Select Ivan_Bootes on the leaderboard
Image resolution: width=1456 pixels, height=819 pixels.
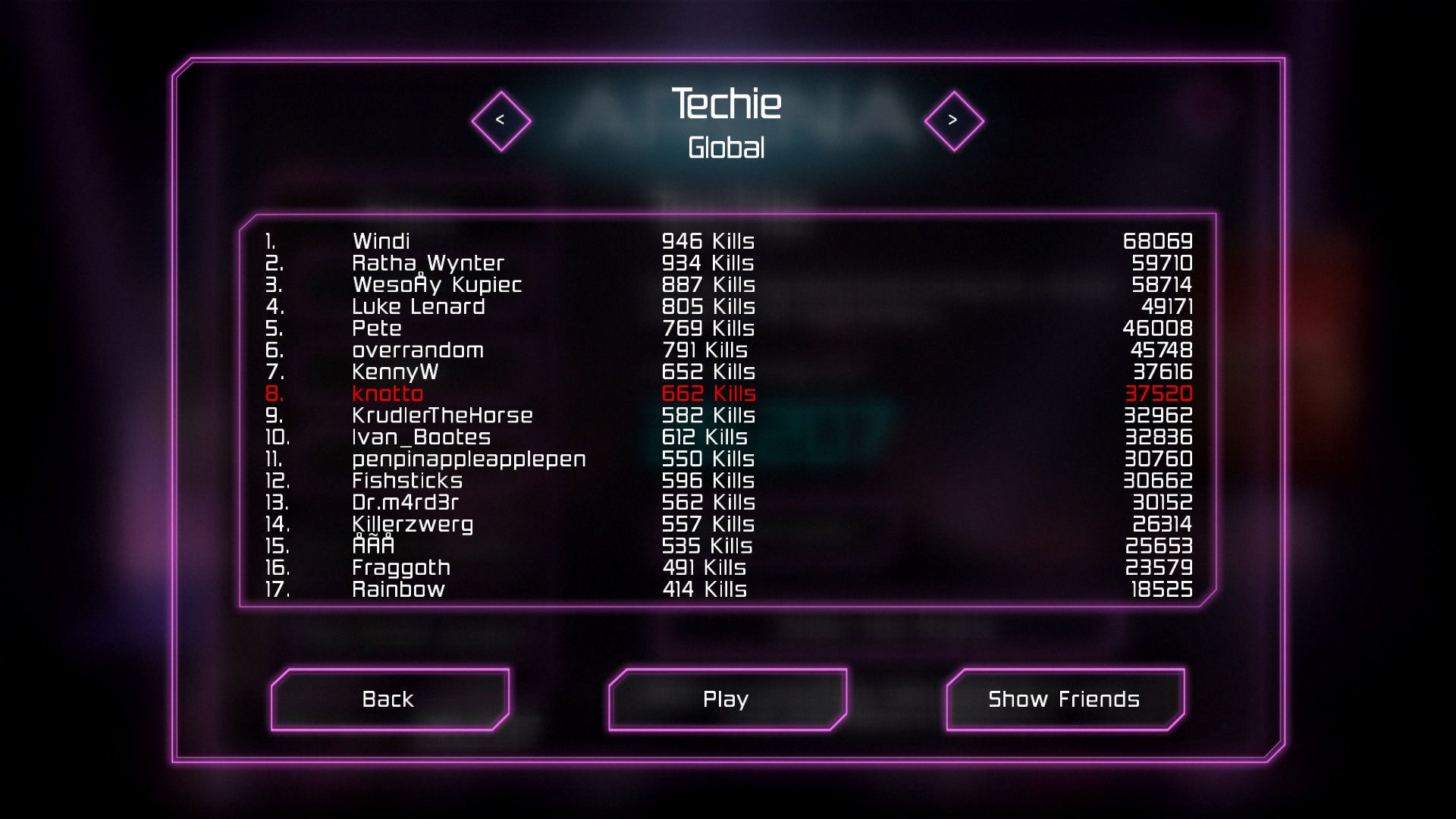coord(420,437)
